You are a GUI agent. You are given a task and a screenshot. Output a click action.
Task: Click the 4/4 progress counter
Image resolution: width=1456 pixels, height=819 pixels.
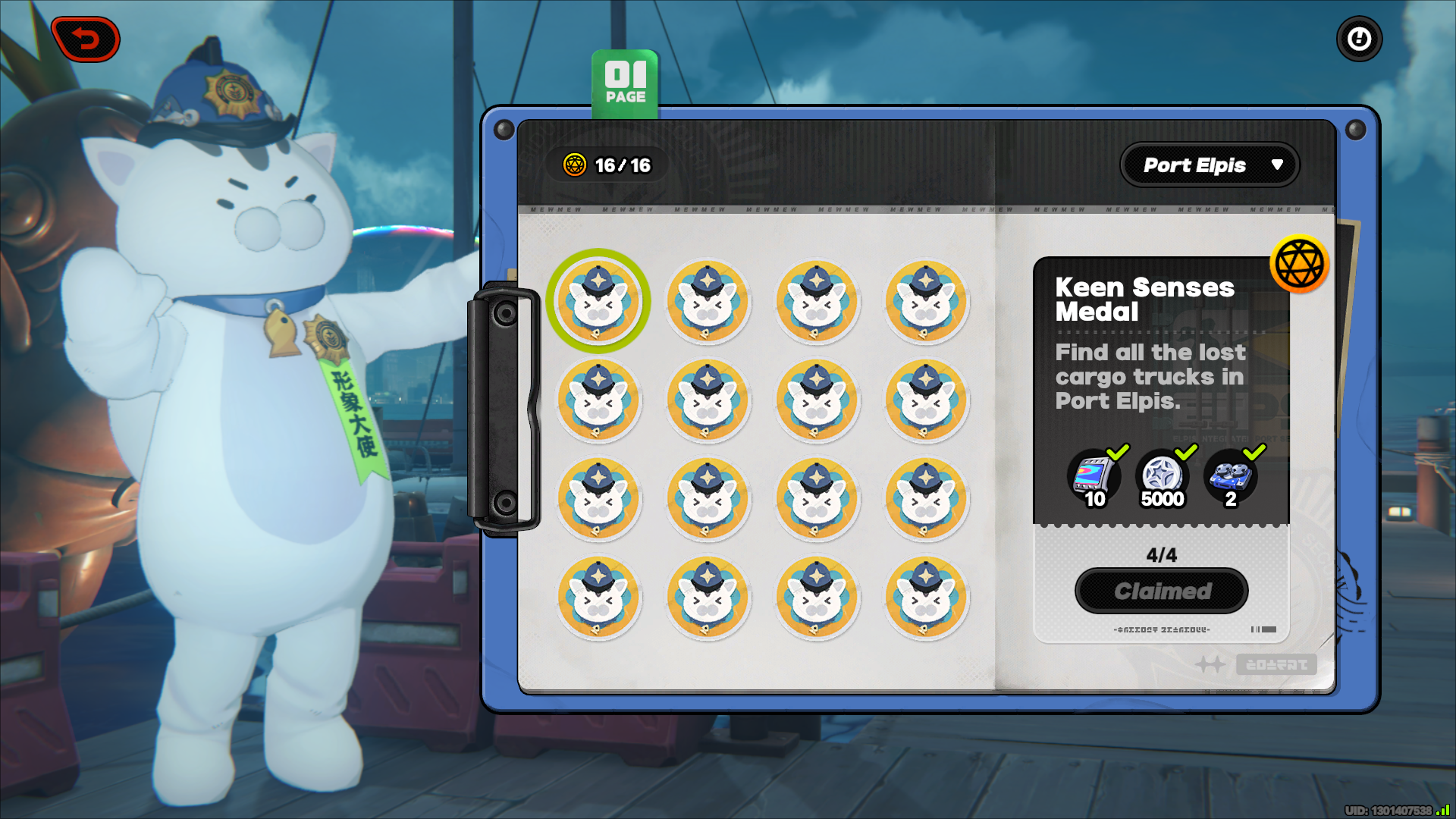(x=1160, y=554)
